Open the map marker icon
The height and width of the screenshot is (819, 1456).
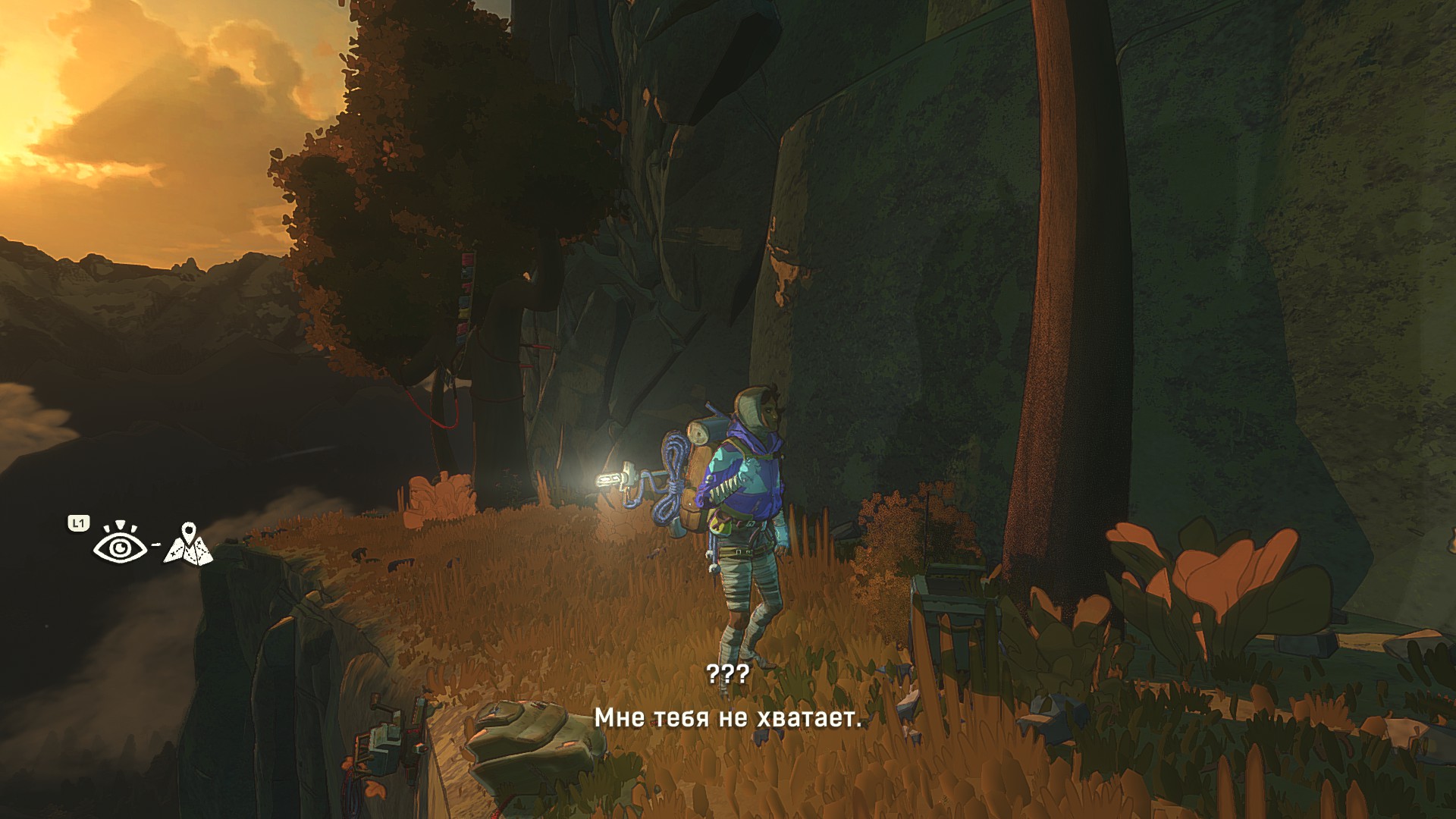[x=188, y=544]
